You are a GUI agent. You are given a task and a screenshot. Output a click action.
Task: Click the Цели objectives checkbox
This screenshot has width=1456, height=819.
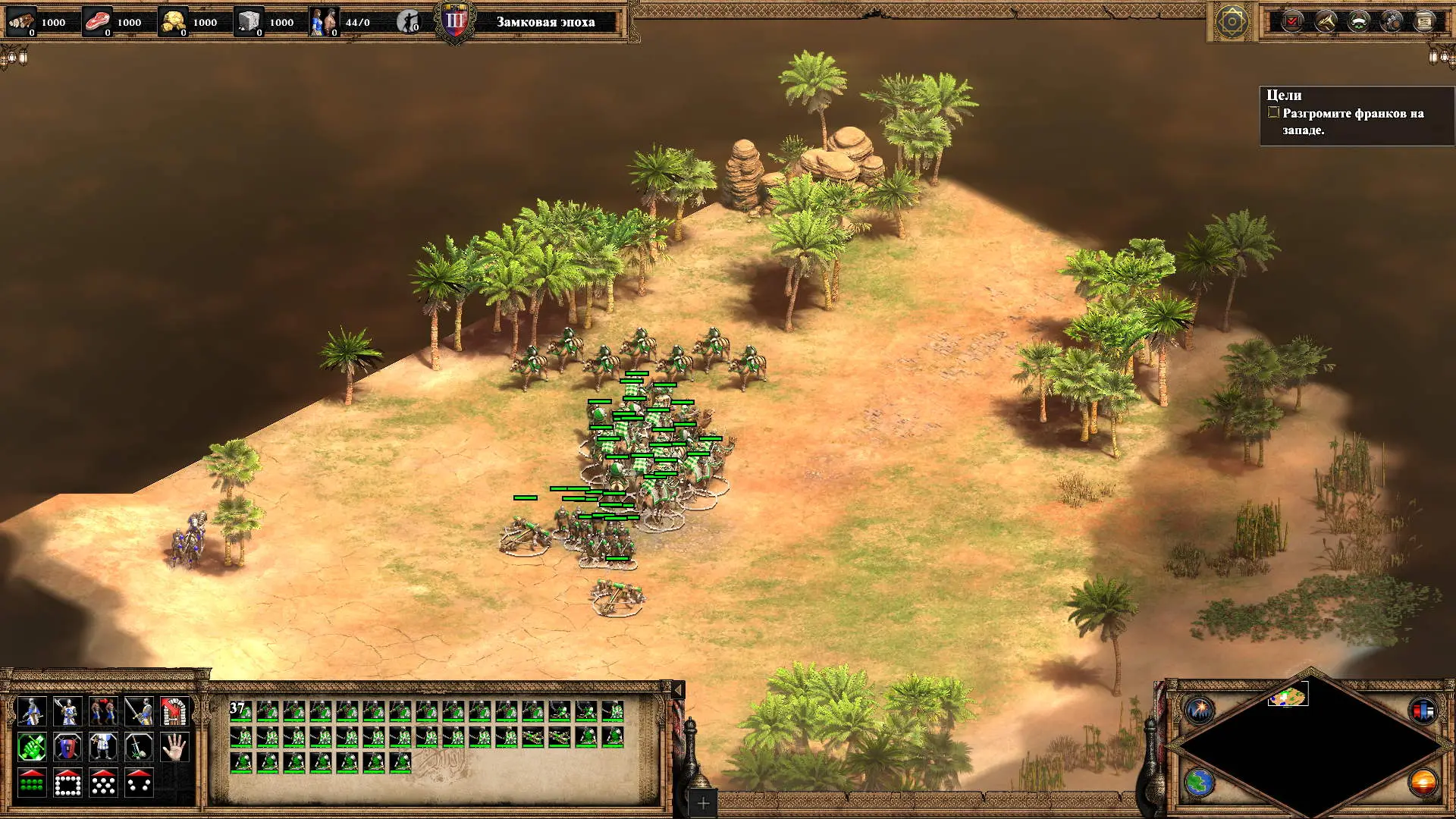click(x=1274, y=113)
